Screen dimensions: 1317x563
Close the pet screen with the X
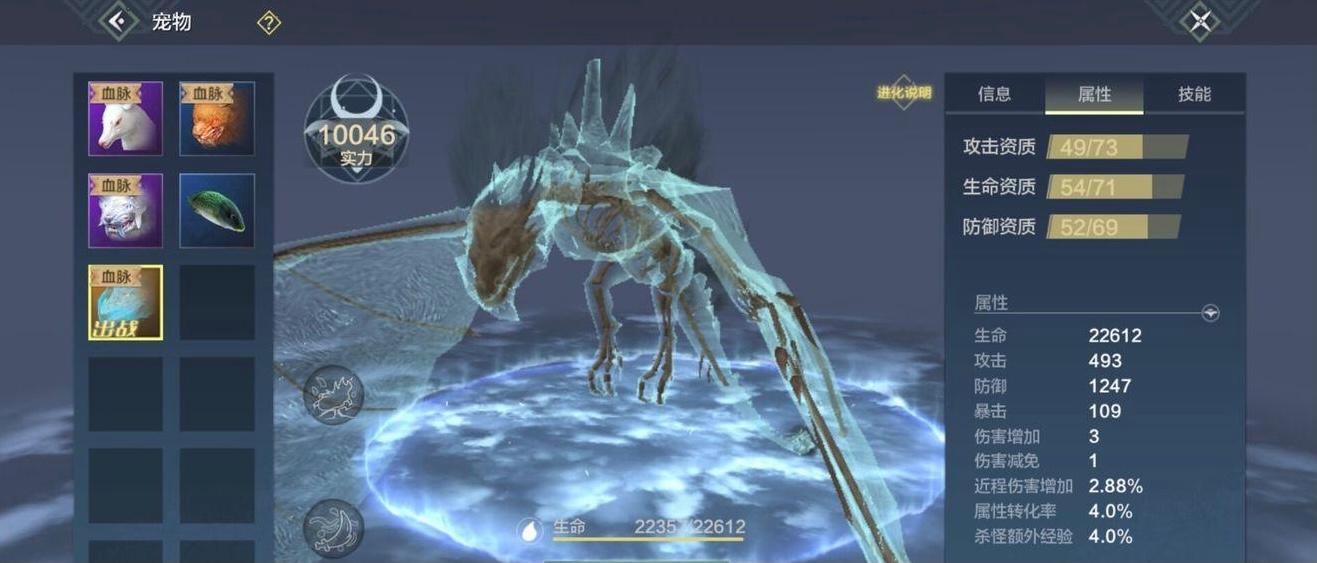pos(1200,22)
